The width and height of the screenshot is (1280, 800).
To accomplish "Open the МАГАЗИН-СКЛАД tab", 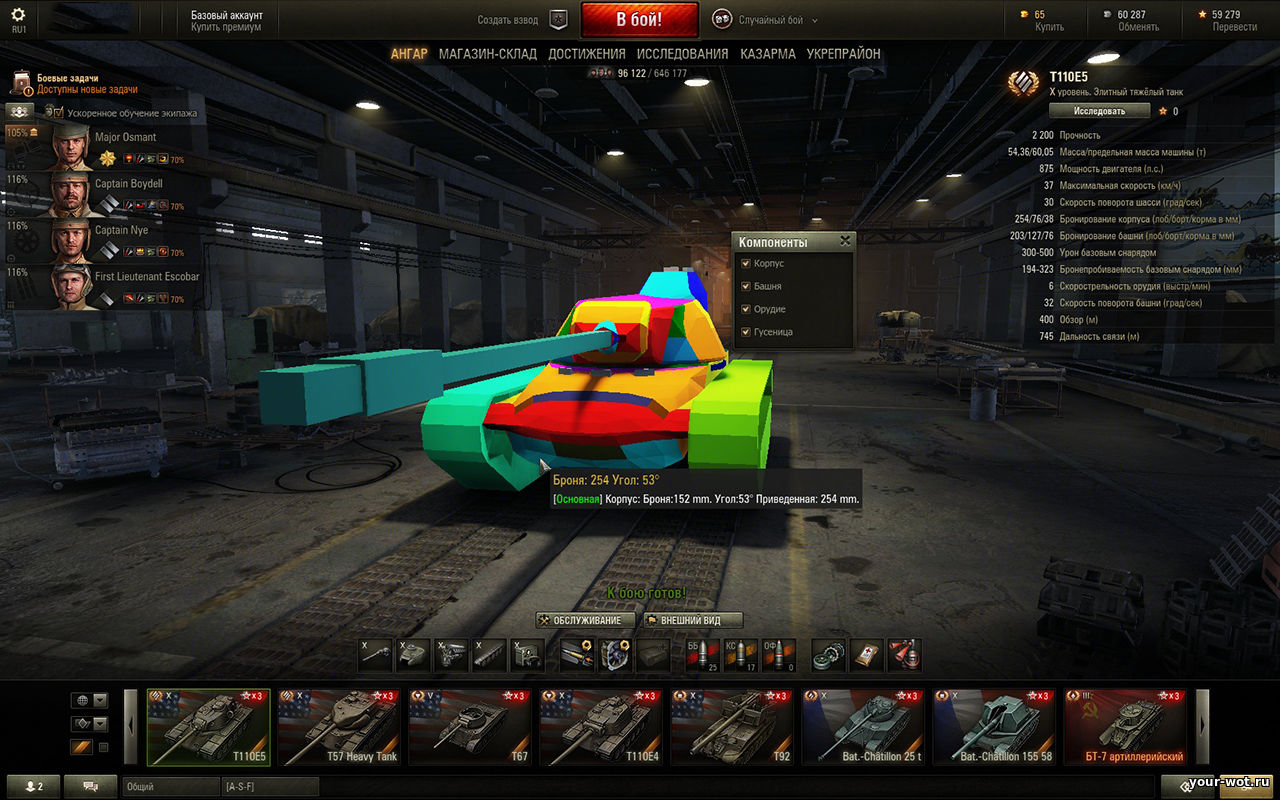I will tap(487, 54).
